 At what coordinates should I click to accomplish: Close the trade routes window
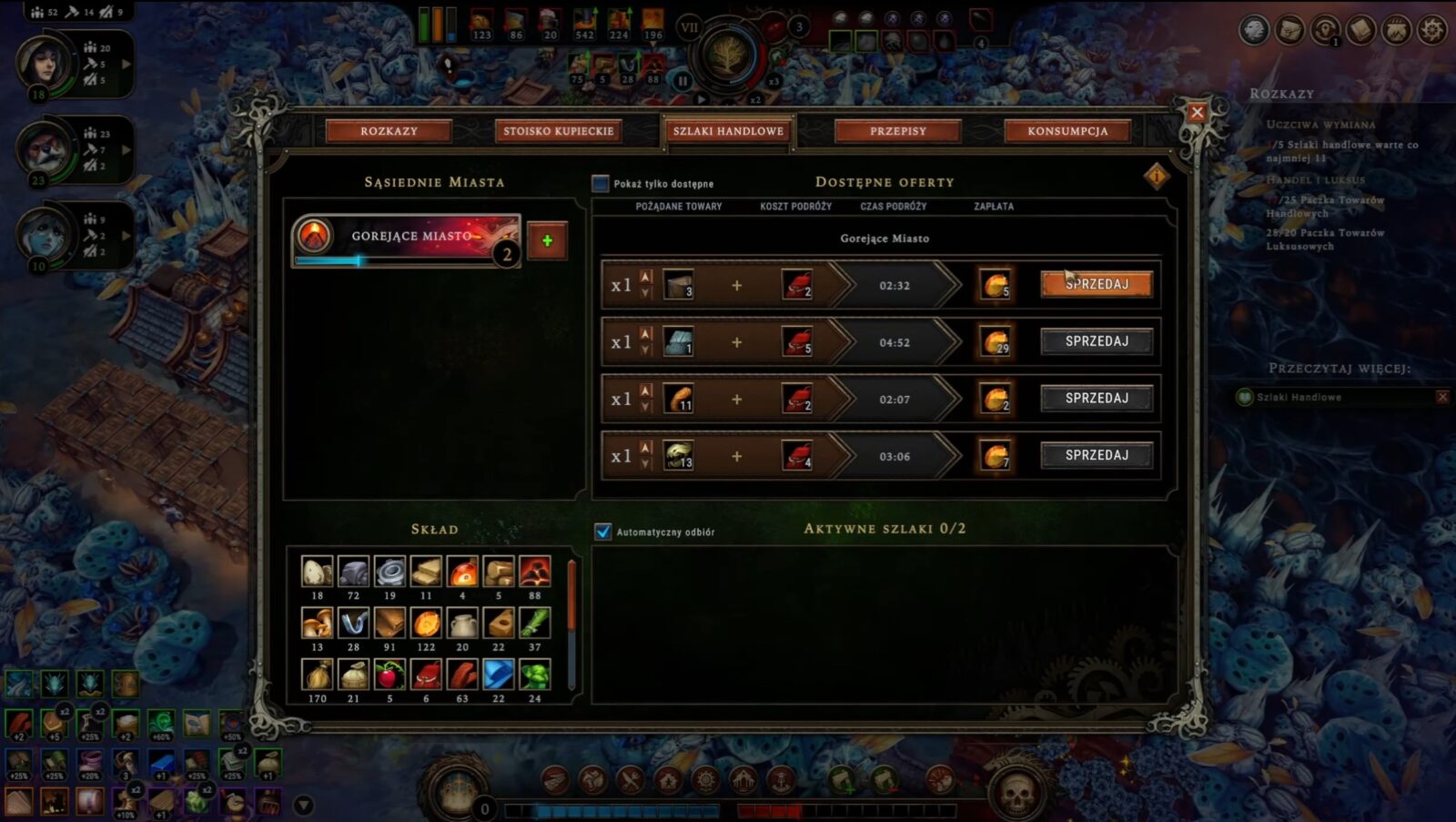coord(1197,112)
